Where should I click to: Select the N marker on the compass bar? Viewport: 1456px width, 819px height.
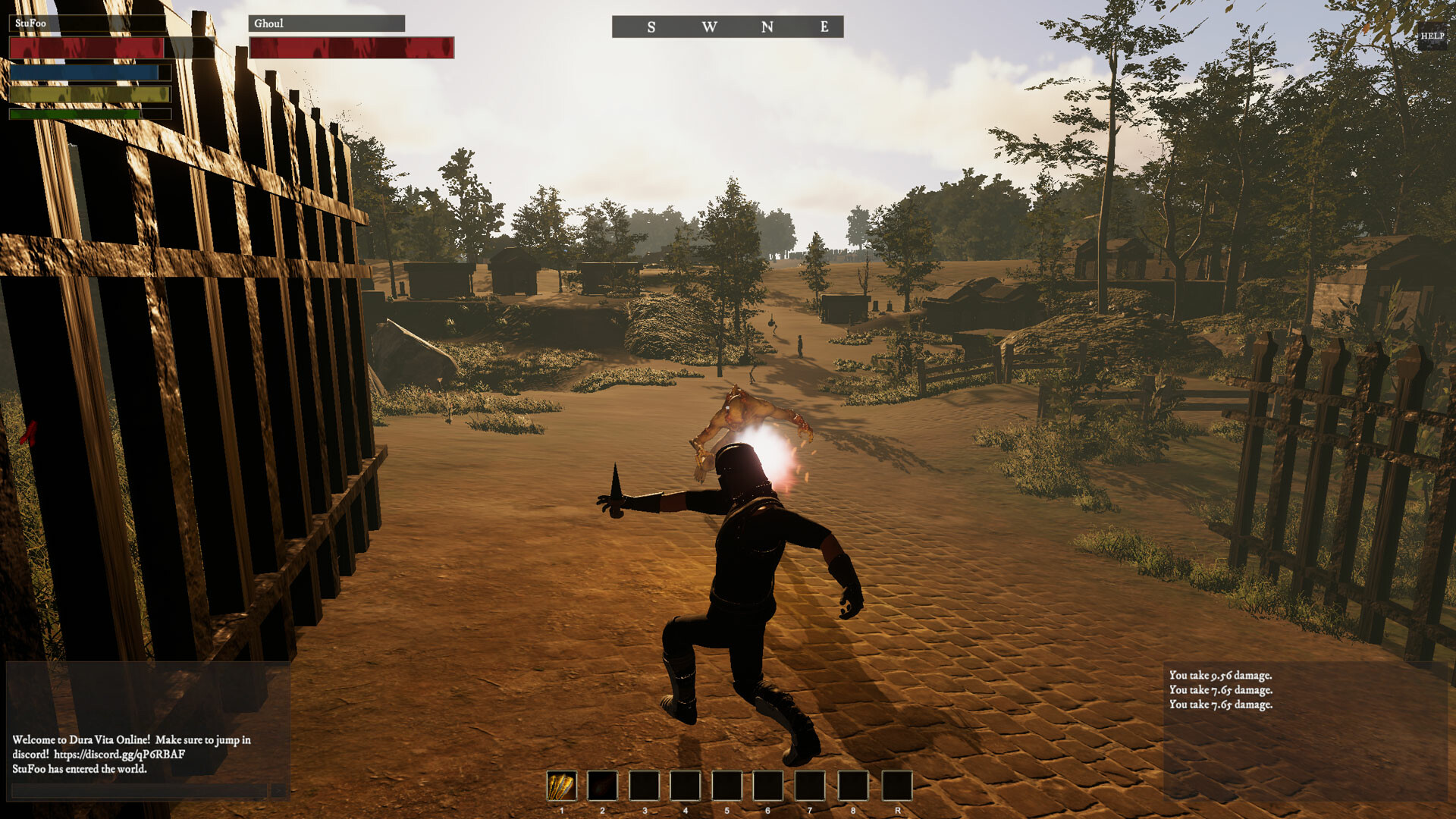(768, 26)
